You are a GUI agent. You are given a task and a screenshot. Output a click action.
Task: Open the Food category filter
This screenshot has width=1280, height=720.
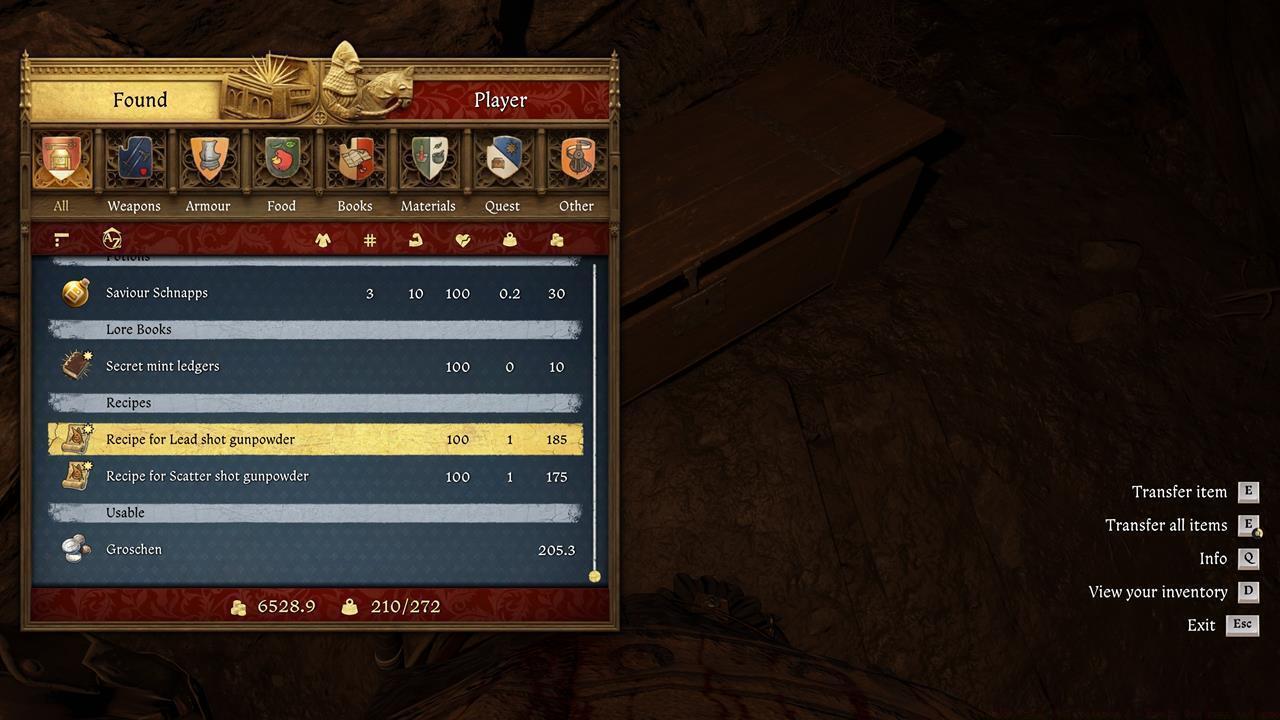[x=281, y=160]
